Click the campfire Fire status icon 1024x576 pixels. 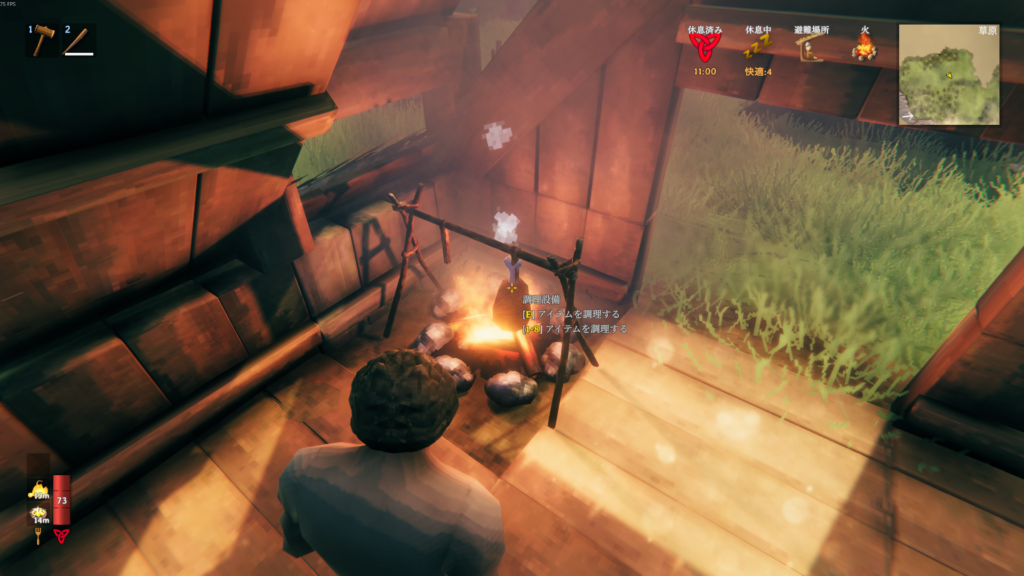[x=863, y=46]
